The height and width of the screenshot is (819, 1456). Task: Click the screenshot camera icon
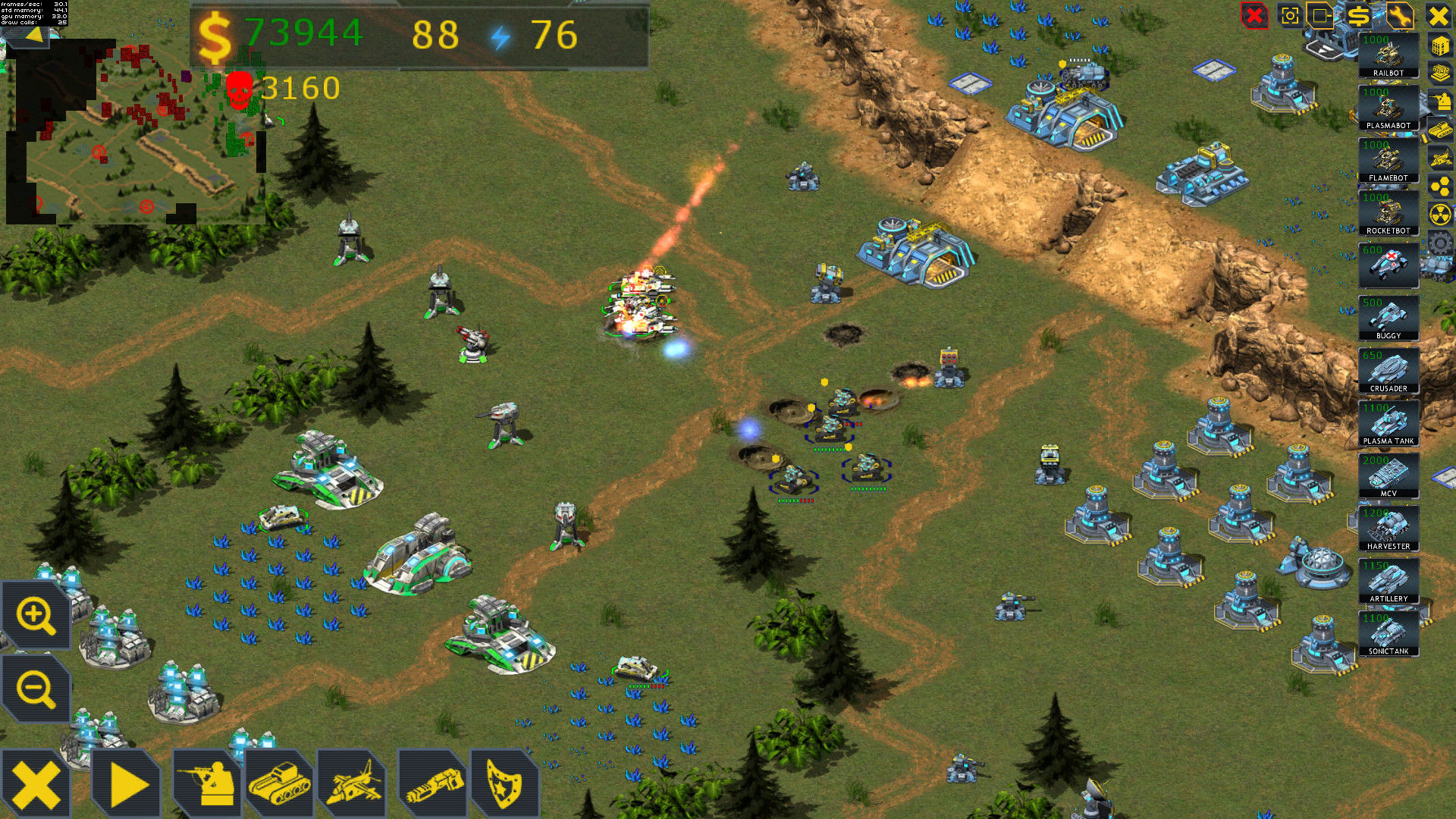[x=1291, y=17]
